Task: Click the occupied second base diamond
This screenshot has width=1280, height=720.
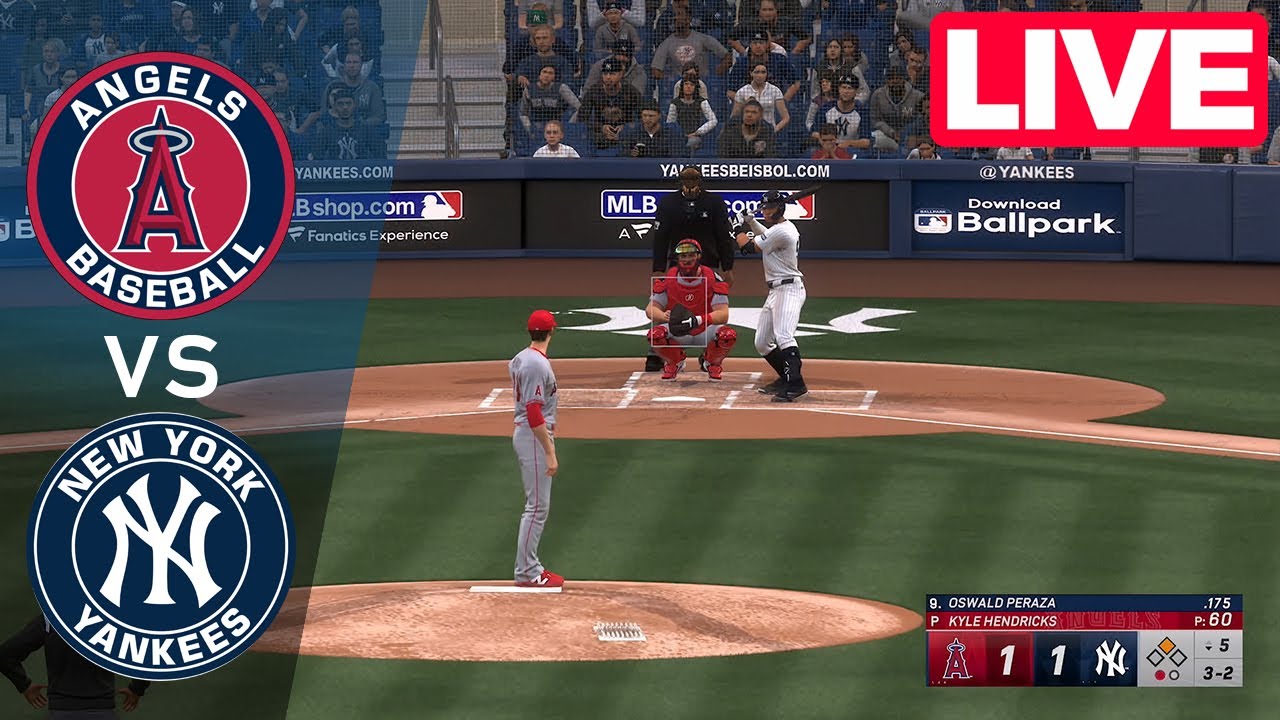Action: click(x=1167, y=645)
